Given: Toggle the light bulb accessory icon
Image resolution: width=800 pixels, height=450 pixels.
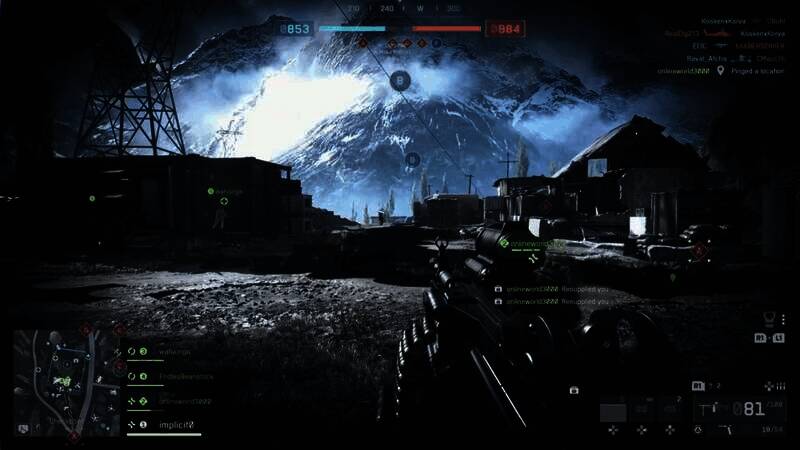Looking at the screenshot, I should click(x=769, y=320).
